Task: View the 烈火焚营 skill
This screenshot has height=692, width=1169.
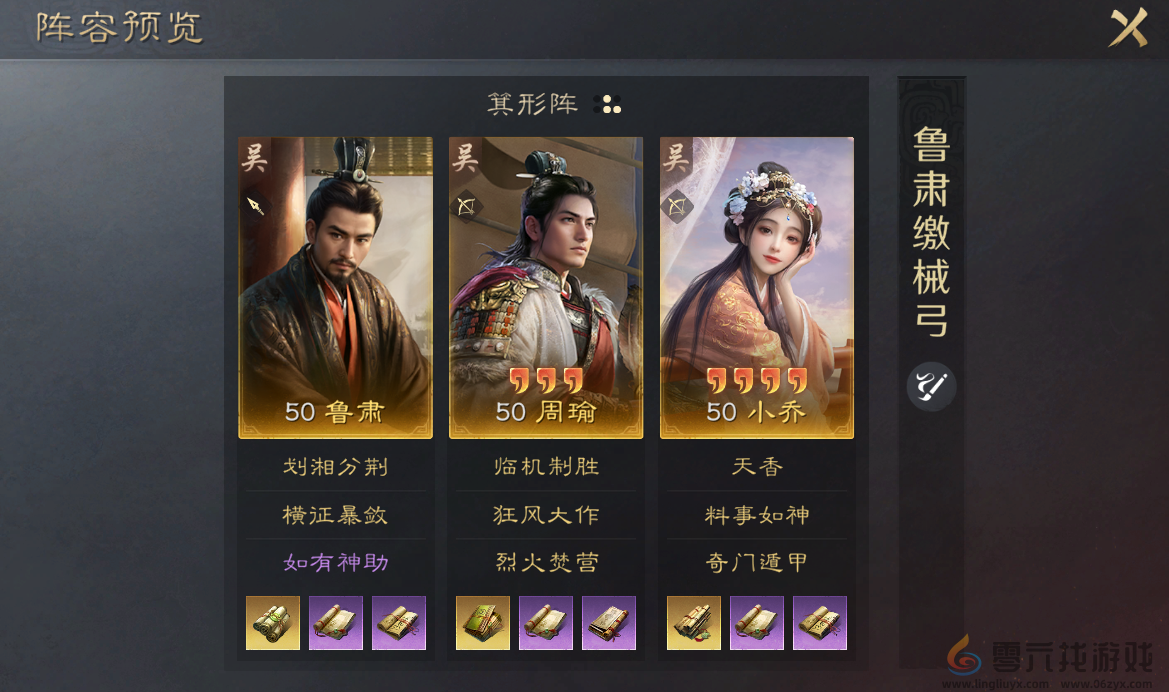Action: coord(546,563)
